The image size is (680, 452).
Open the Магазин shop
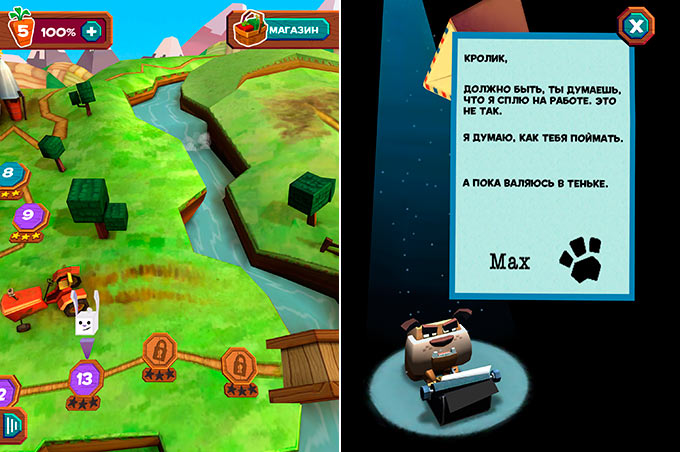coord(282,30)
